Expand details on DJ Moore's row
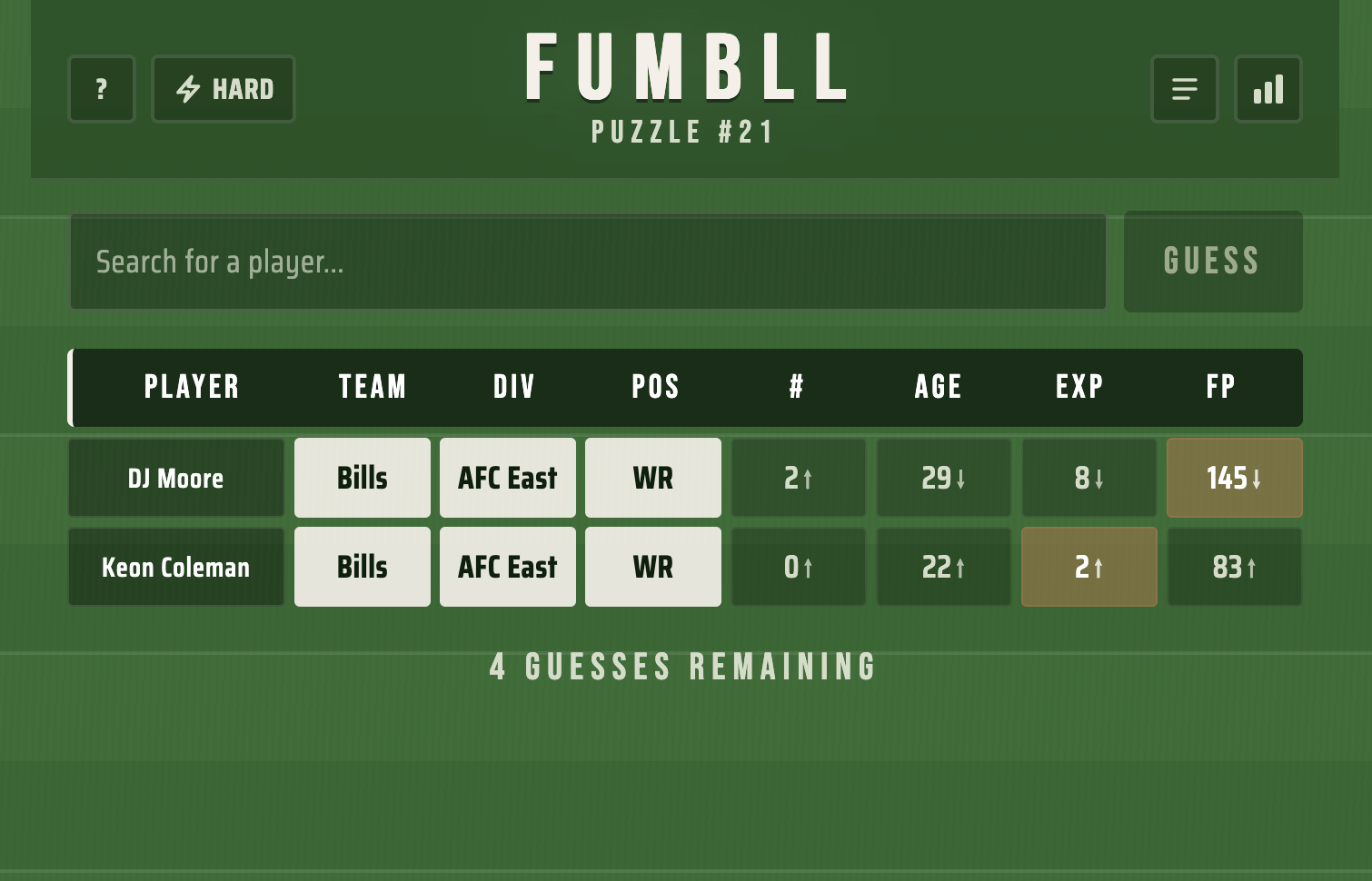 175,478
